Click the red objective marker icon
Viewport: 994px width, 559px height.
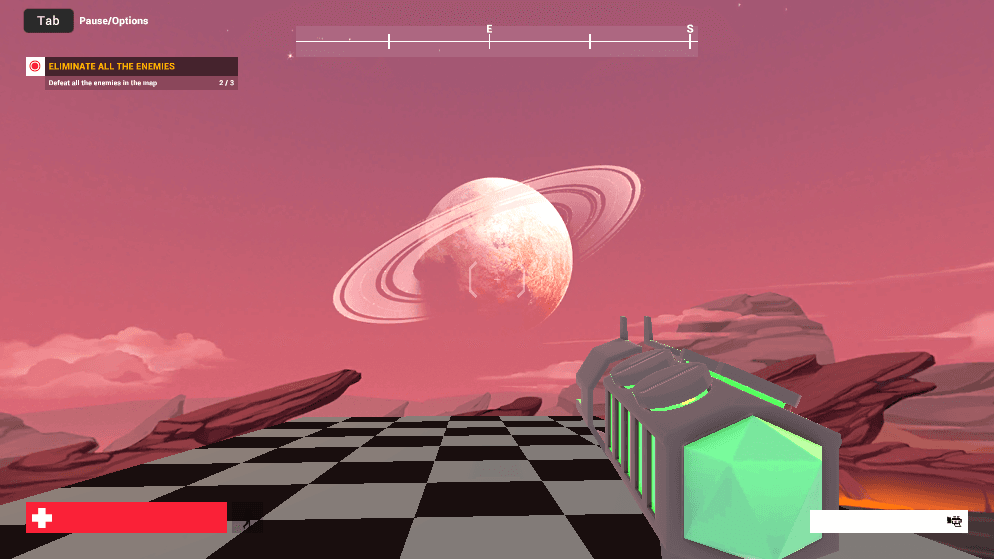[35, 66]
